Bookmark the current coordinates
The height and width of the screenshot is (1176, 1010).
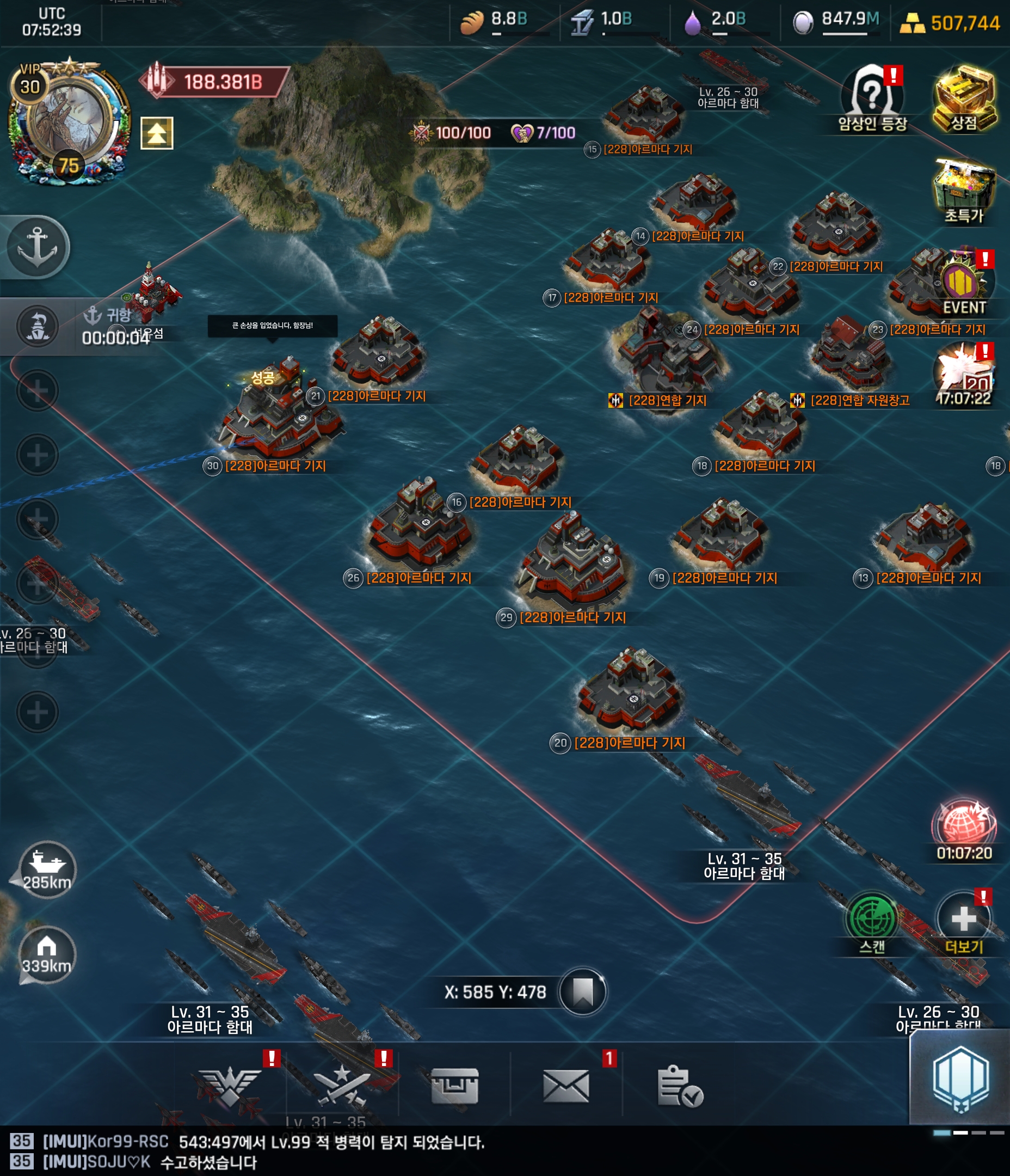(x=583, y=992)
